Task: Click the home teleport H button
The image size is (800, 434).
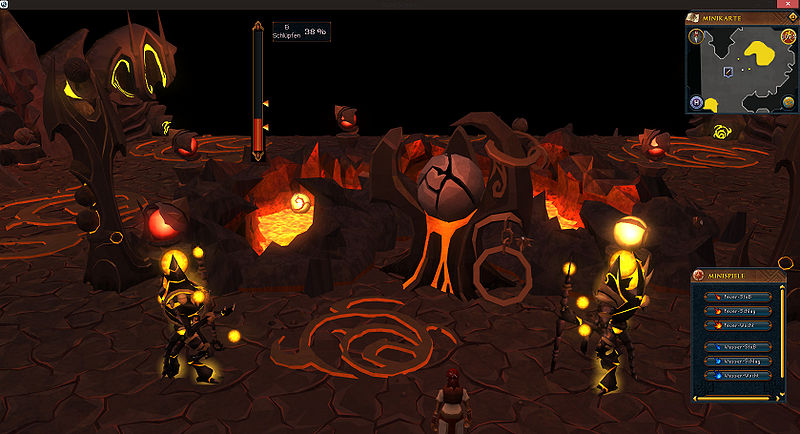Action: pos(695,102)
